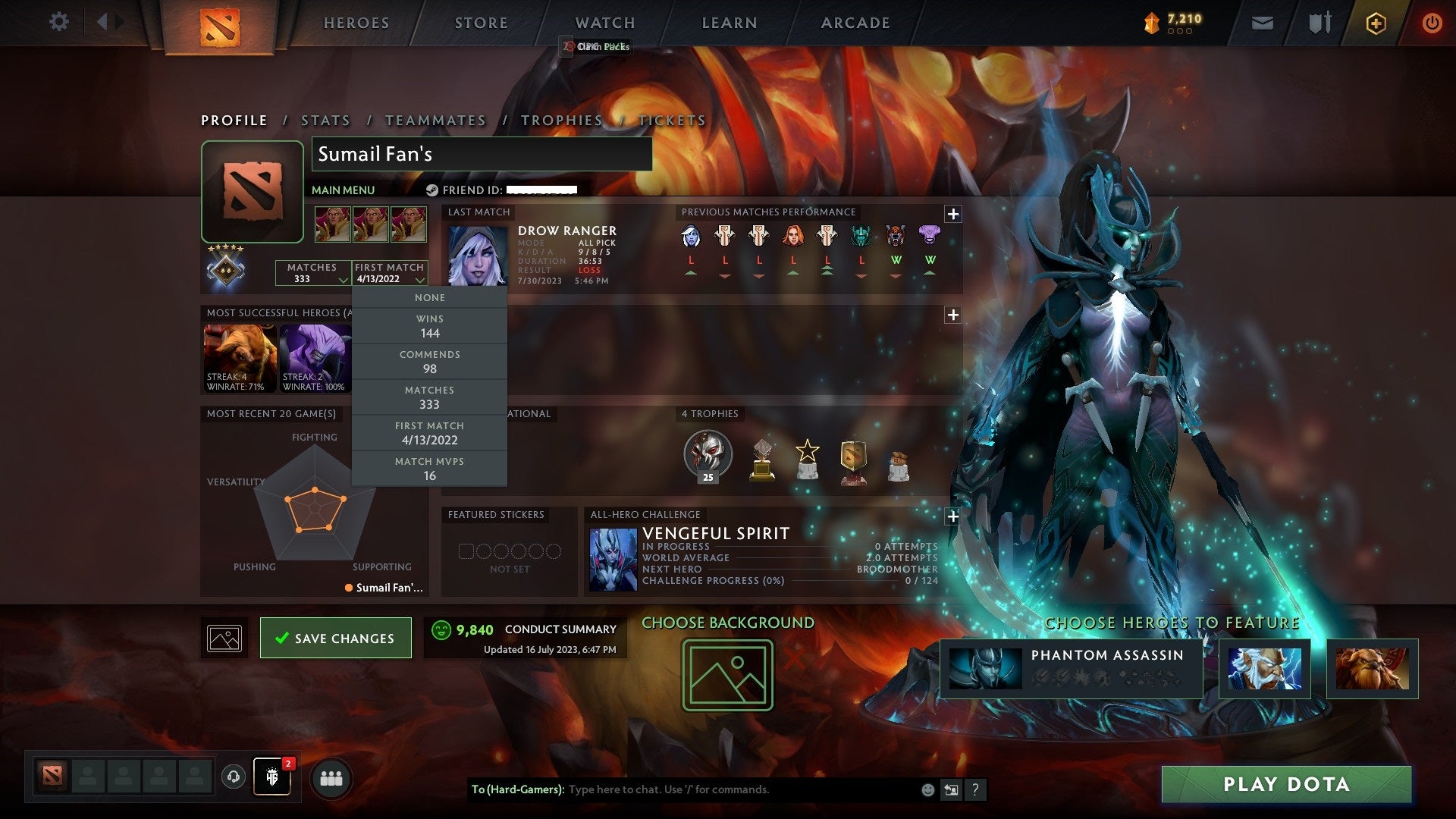Click the gold plus hexagon shop icon
The image size is (1456, 819).
(1376, 23)
